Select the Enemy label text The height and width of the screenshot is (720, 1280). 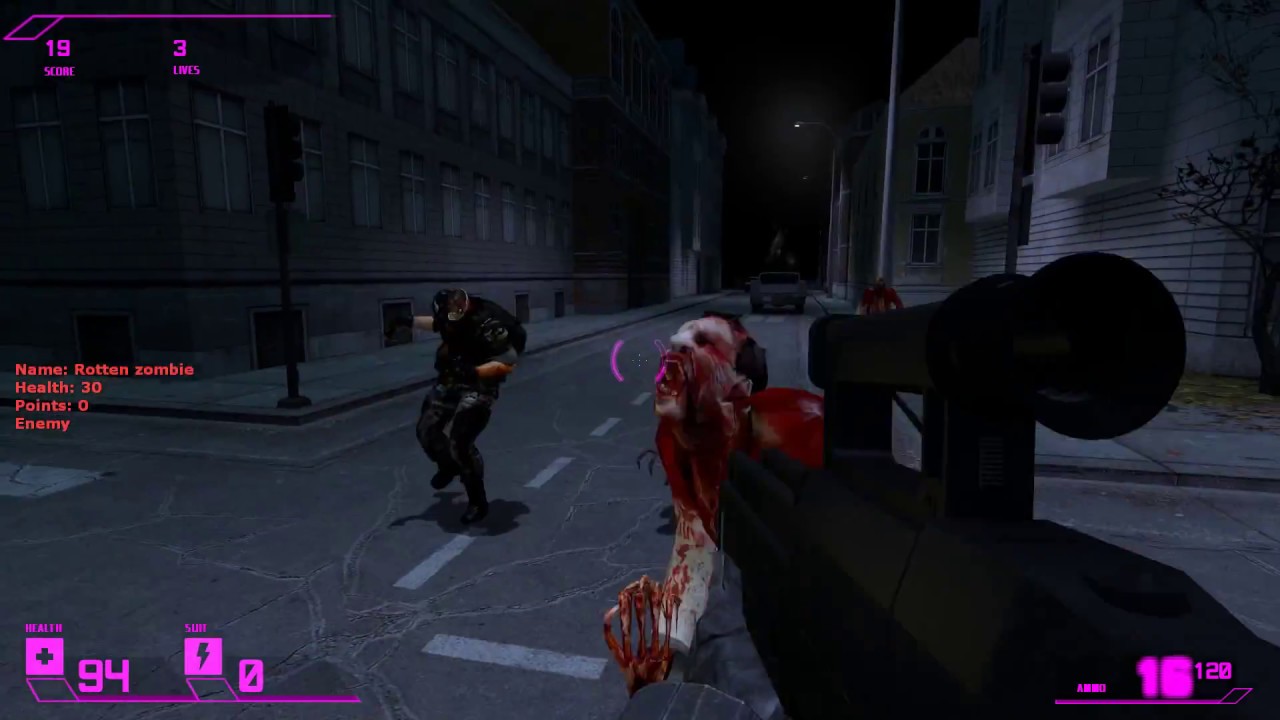[x=42, y=423]
